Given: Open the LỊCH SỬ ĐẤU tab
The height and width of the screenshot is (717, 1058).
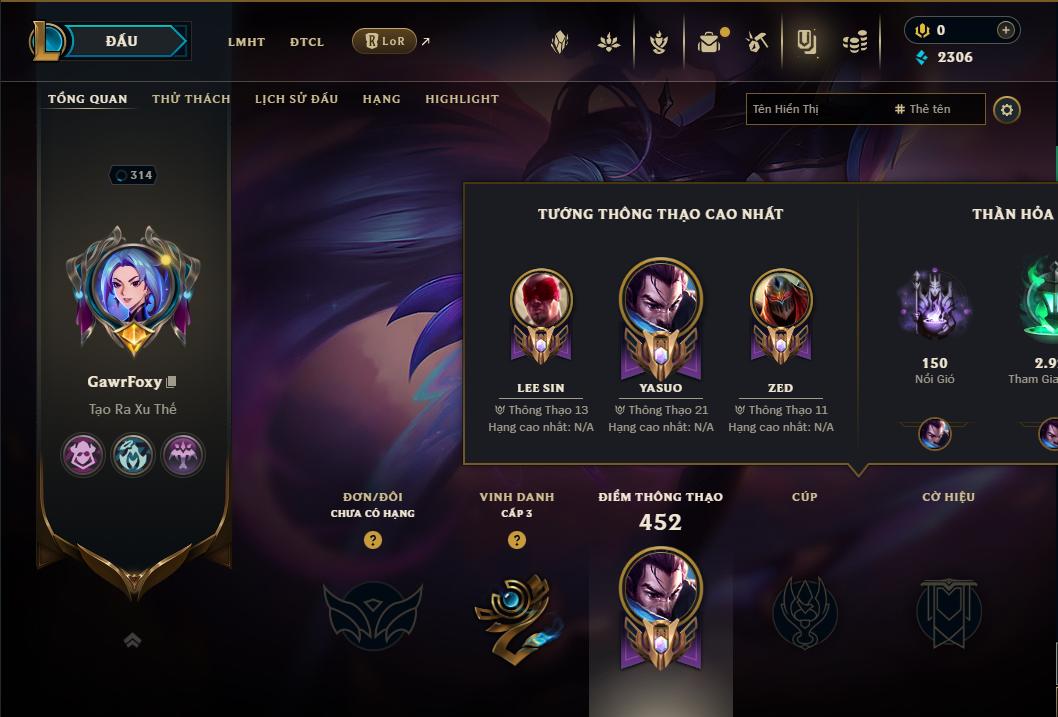Looking at the screenshot, I should pos(296,99).
